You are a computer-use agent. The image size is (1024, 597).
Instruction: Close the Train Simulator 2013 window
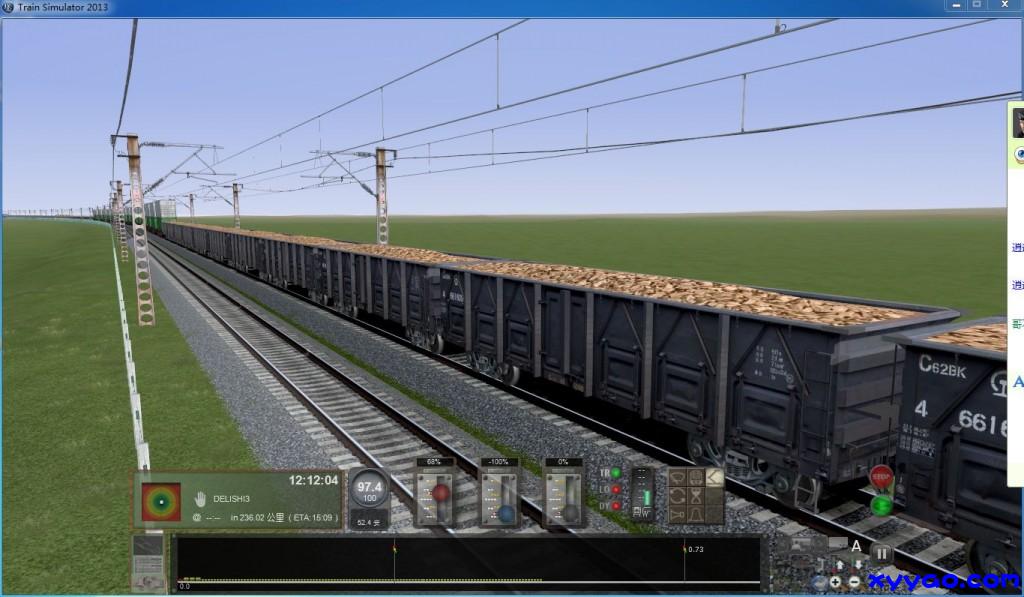pyautogui.click(x=1007, y=5)
